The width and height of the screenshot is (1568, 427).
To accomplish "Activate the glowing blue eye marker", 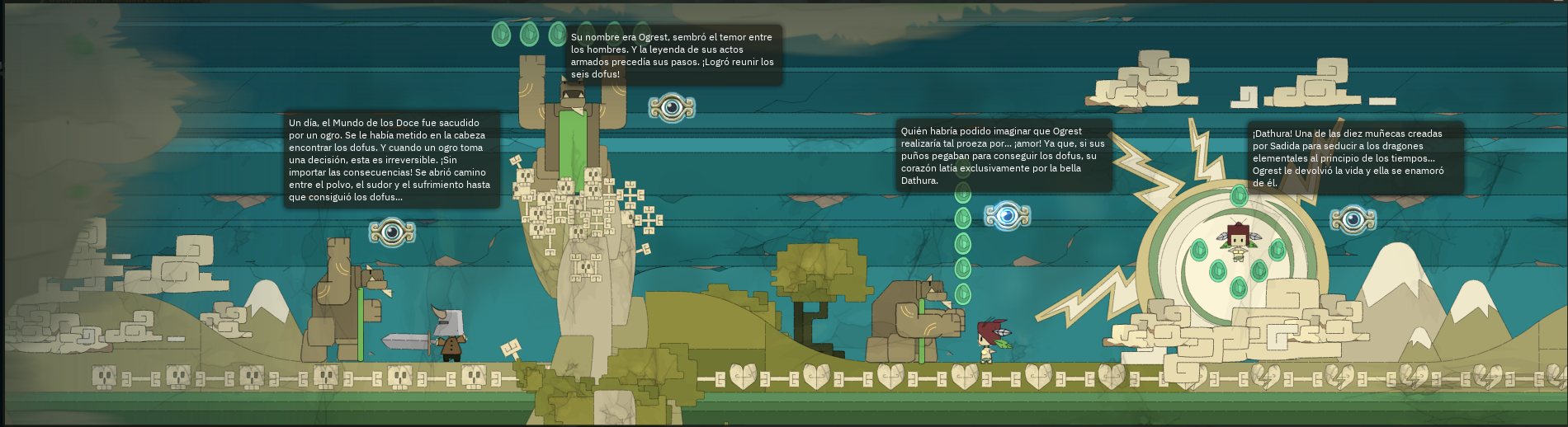I will (x=1007, y=216).
